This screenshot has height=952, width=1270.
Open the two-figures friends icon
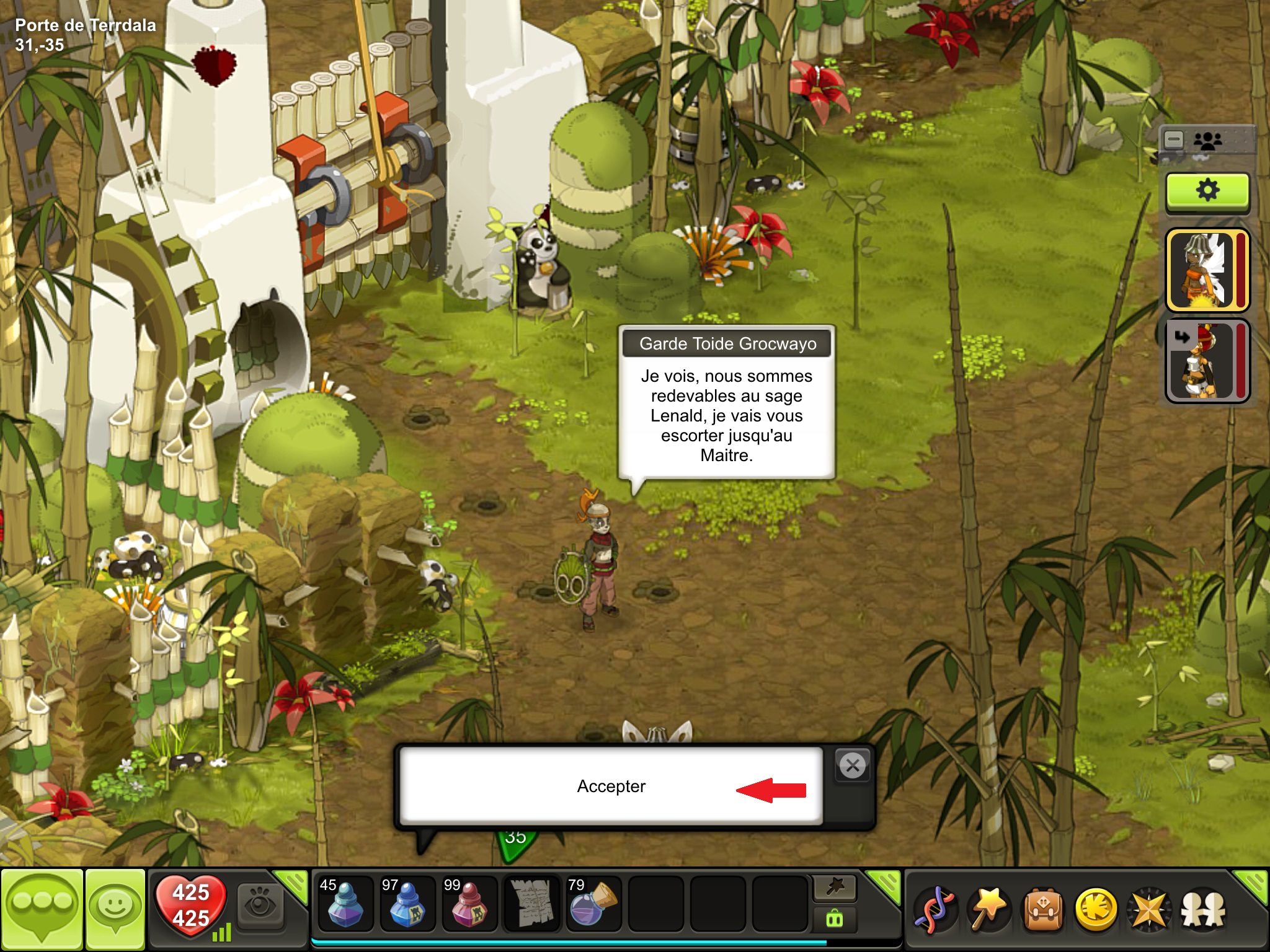click(x=1203, y=910)
